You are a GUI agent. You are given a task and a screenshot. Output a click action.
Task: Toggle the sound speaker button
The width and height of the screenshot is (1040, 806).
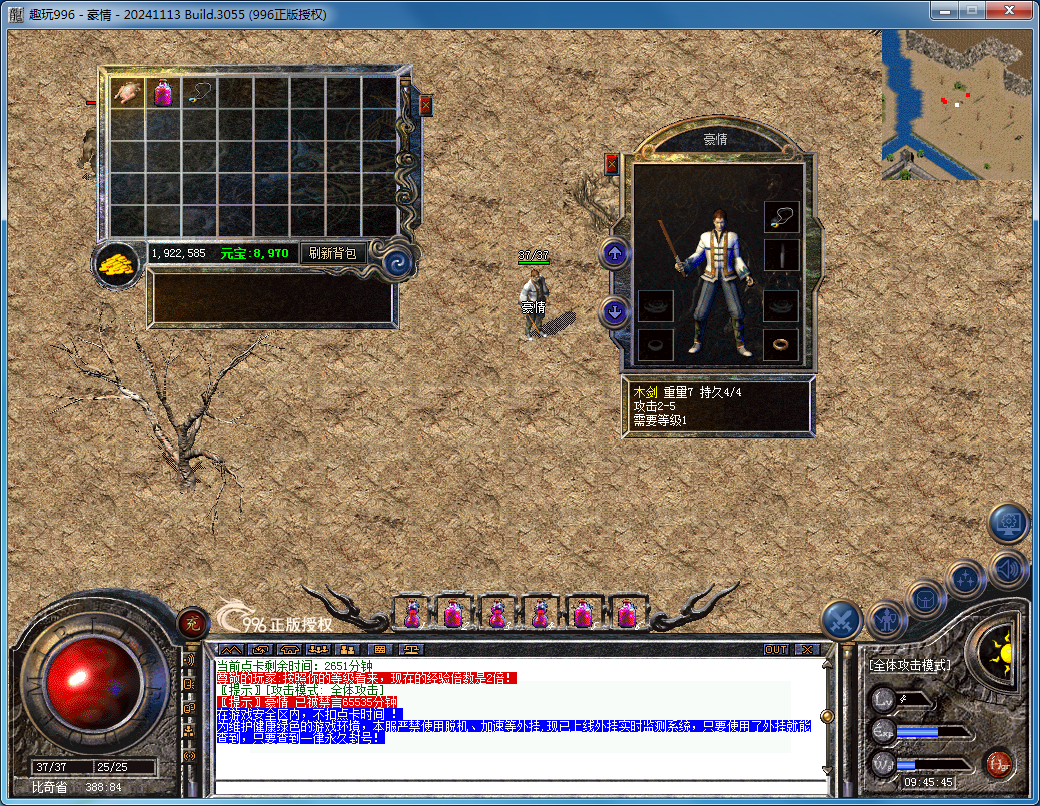(x=1010, y=570)
